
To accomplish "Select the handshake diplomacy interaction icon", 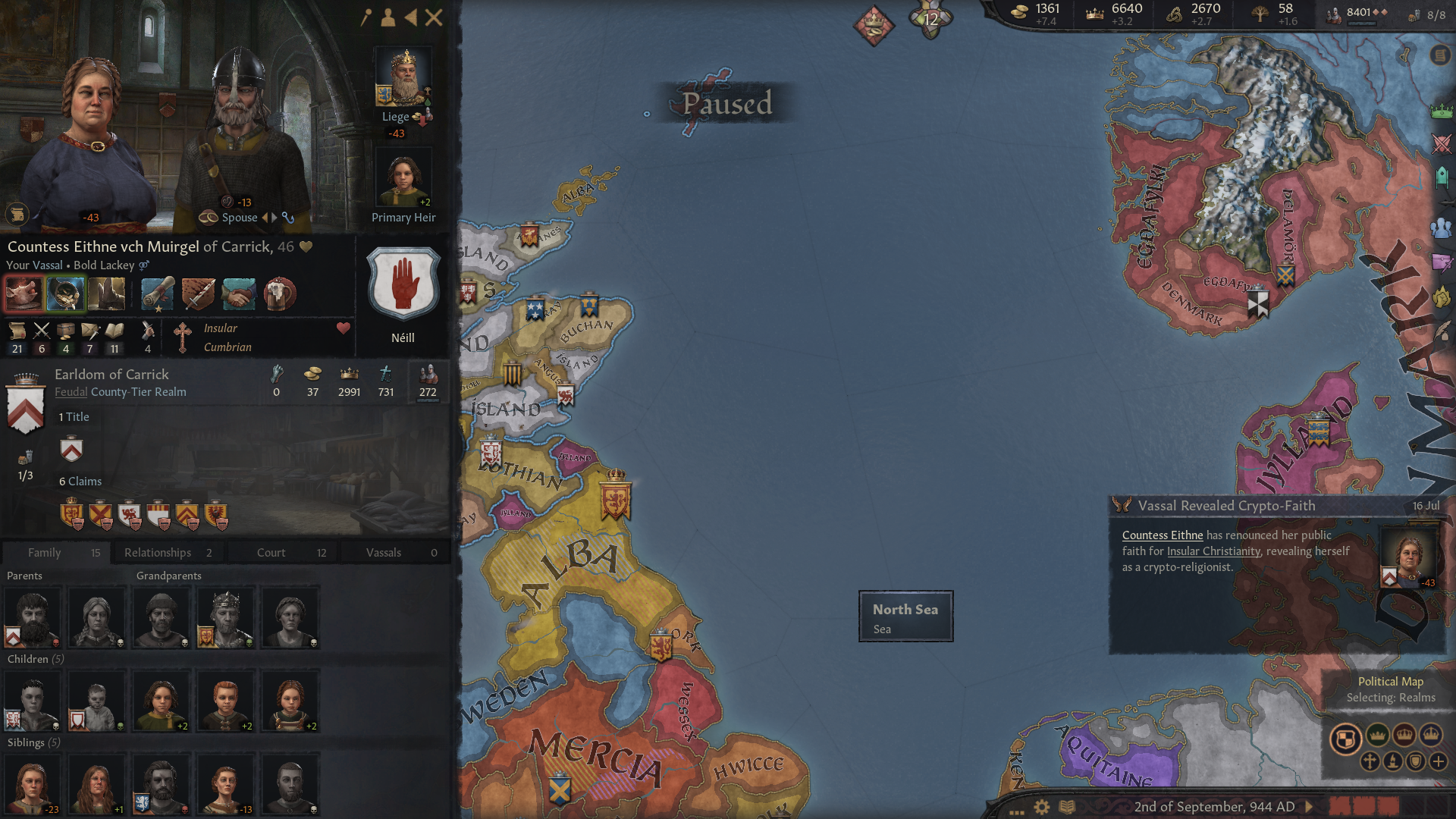I will click(x=237, y=295).
